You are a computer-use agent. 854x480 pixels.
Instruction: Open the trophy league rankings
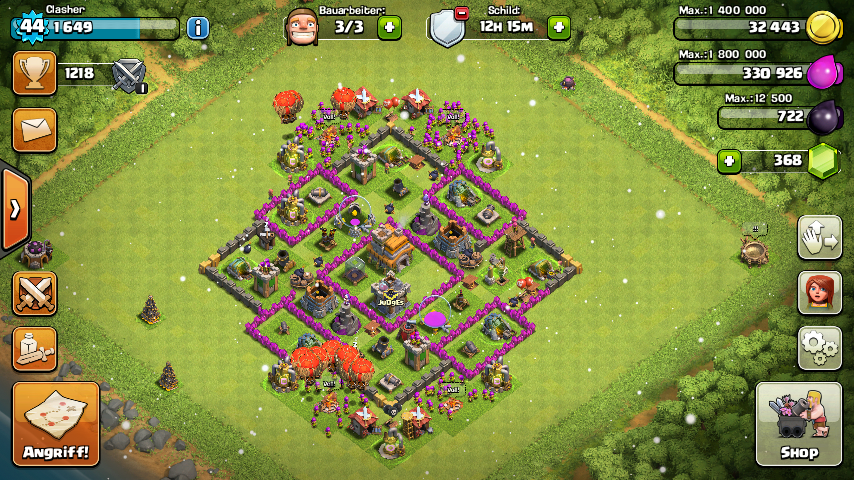[x=34, y=73]
